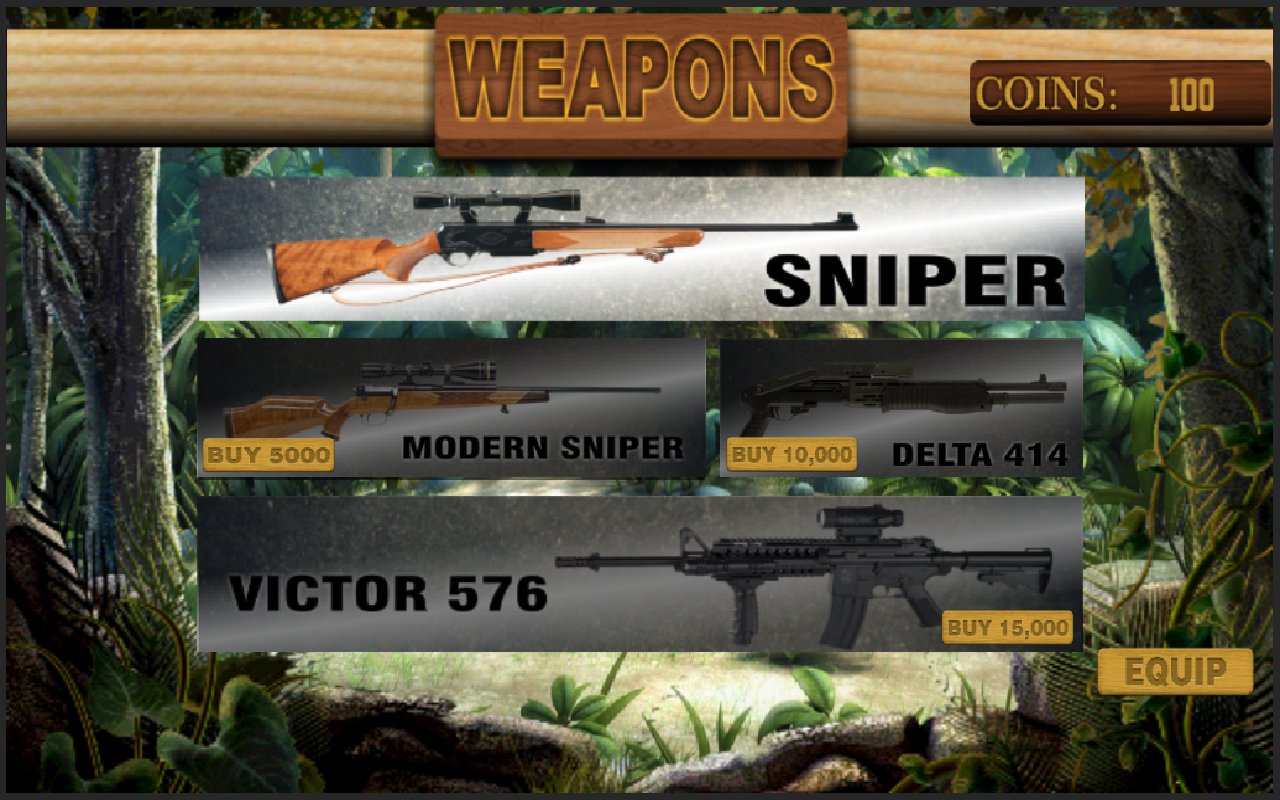The image size is (1280, 800).
Task: Equip the currently selected weapon
Action: [x=1173, y=671]
